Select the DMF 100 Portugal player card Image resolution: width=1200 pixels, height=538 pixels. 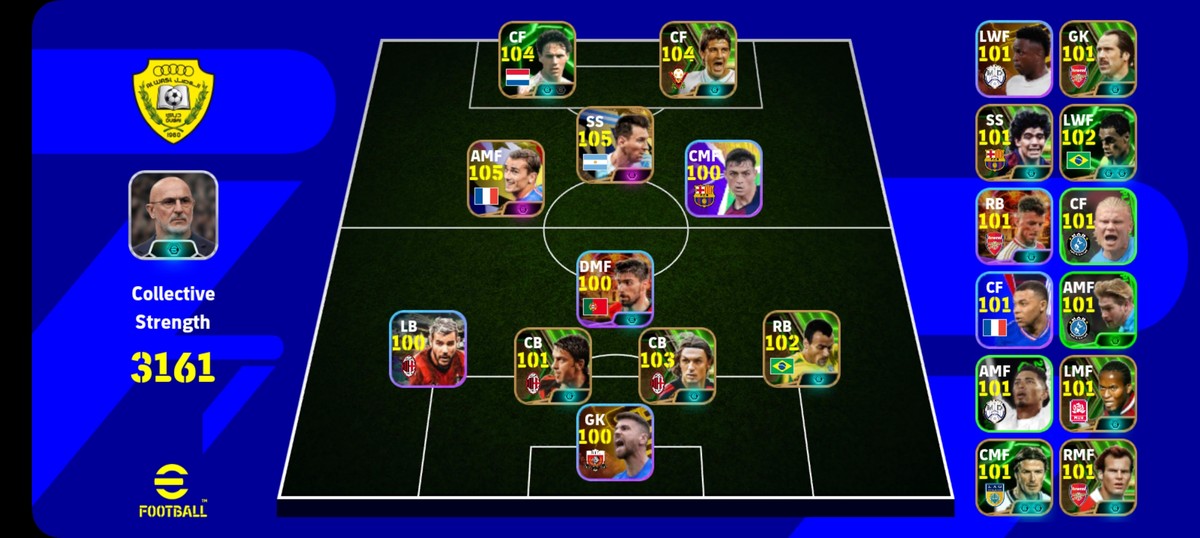[615, 288]
